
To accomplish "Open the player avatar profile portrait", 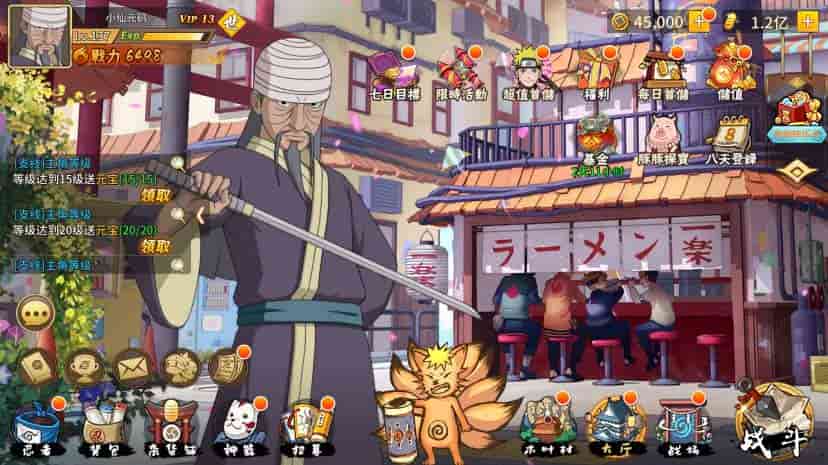I will [x=40, y=35].
